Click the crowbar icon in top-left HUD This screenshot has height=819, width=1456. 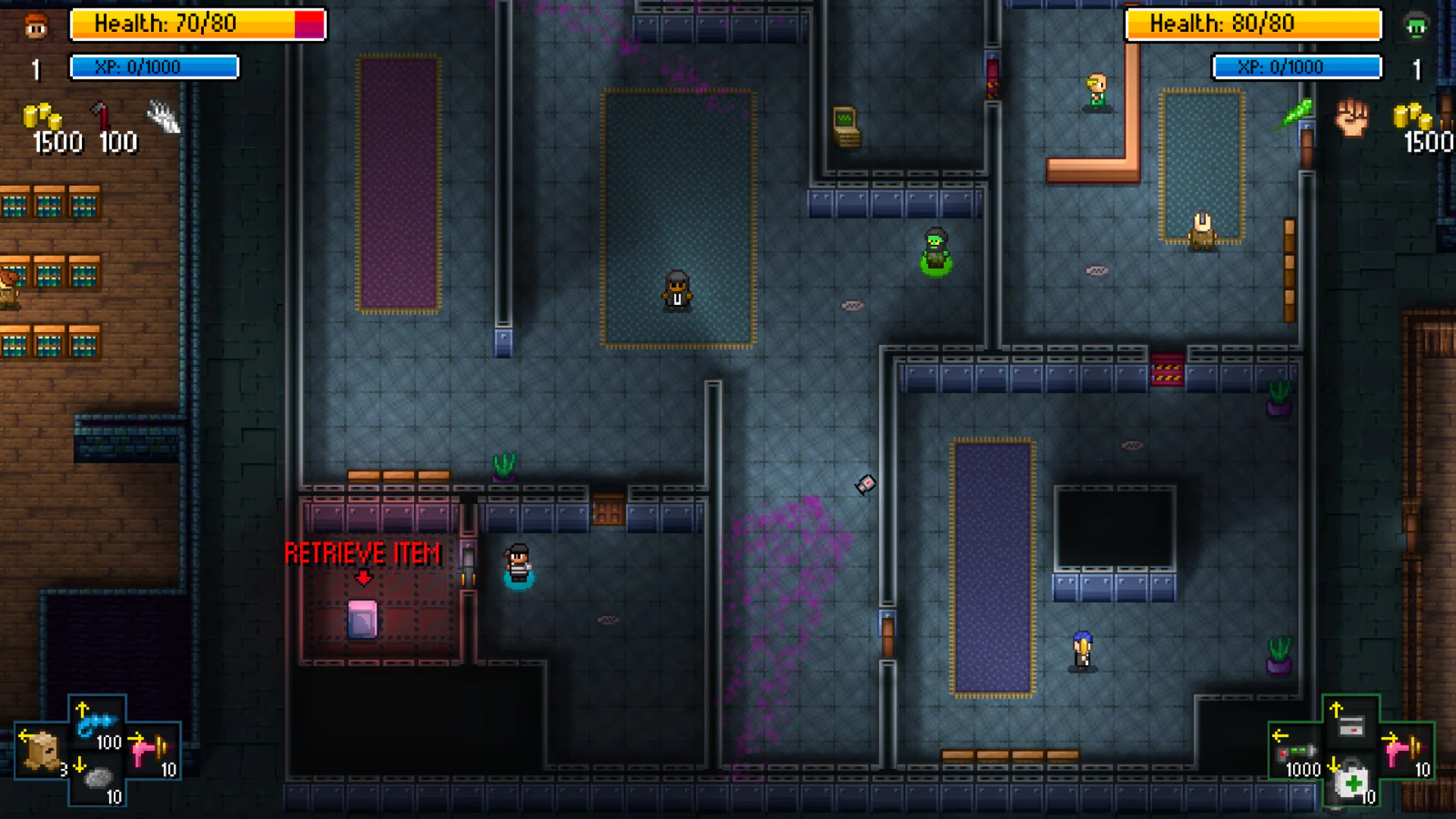tap(102, 114)
